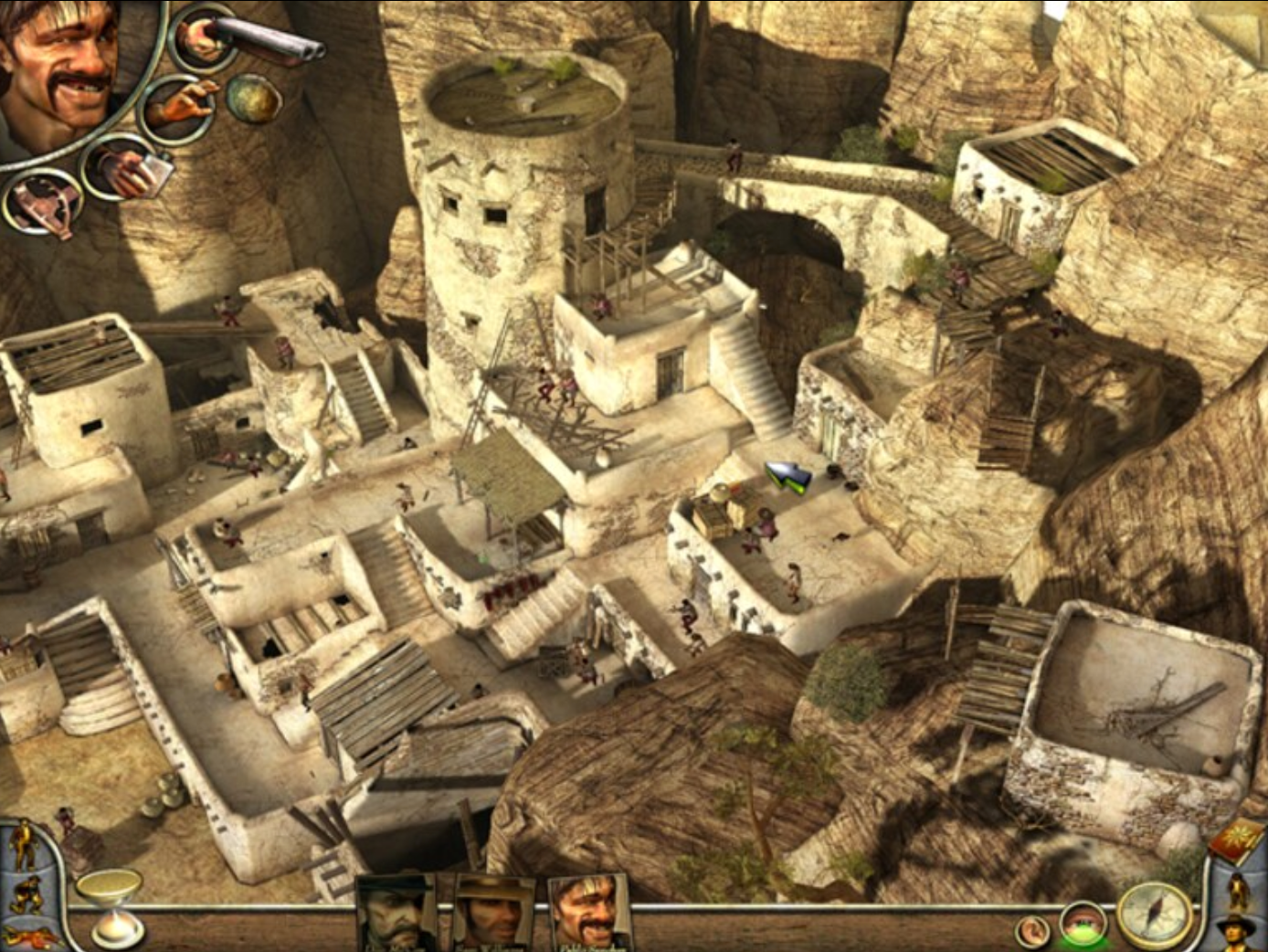Image resolution: width=1268 pixels, height=952 pixels.
Task: Click the white bowl gauge indicator
Action: 109,882
